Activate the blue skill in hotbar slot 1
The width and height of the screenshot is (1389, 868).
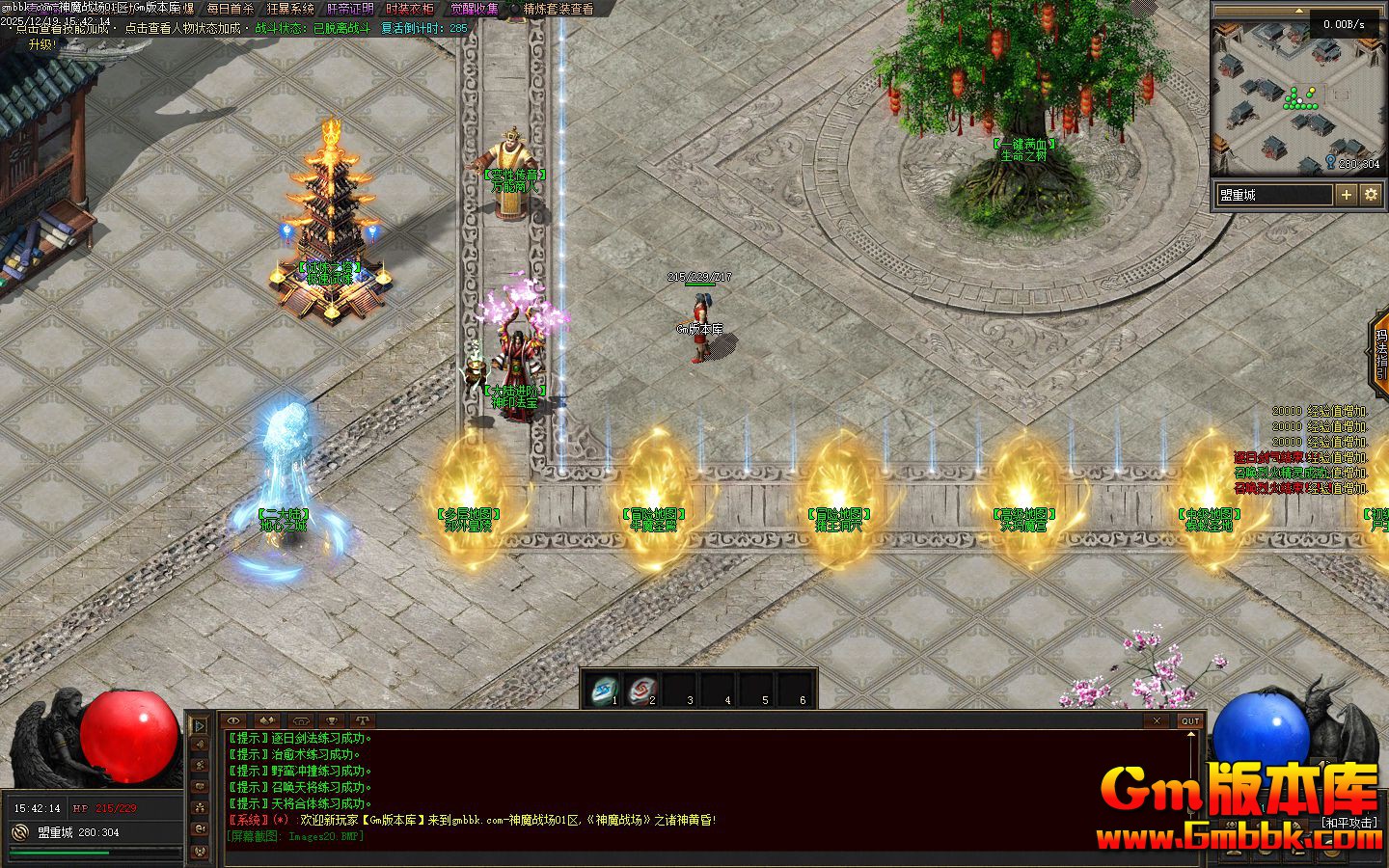click(x=605, y=690)
